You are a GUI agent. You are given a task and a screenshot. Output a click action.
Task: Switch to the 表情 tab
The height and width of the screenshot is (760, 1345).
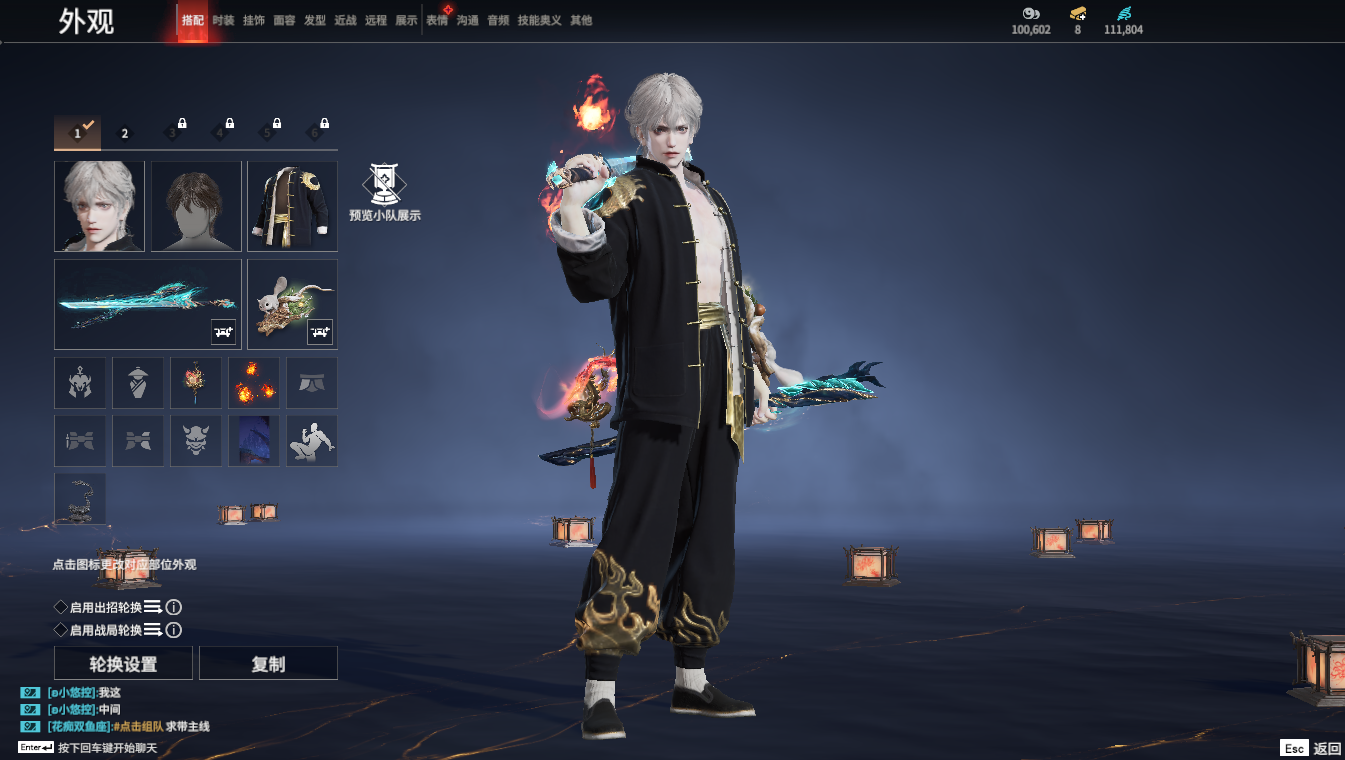click(x=437, y=20)
